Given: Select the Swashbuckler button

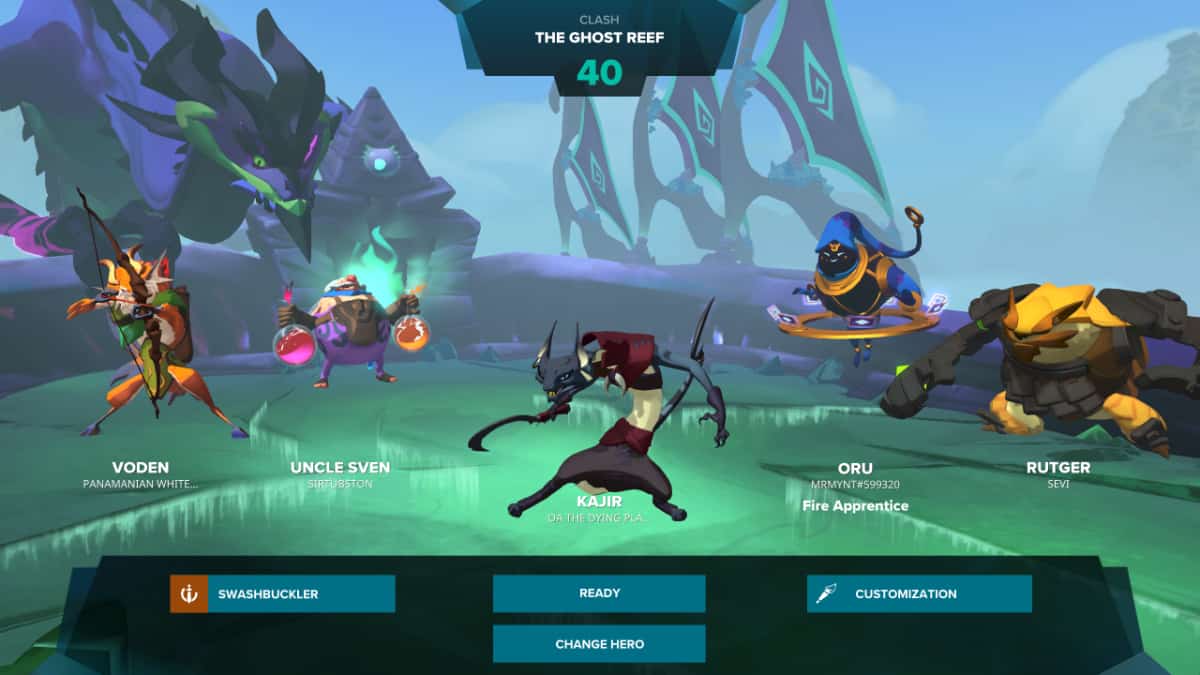Looking at the screenshot, I should click(x=283, y=593).
